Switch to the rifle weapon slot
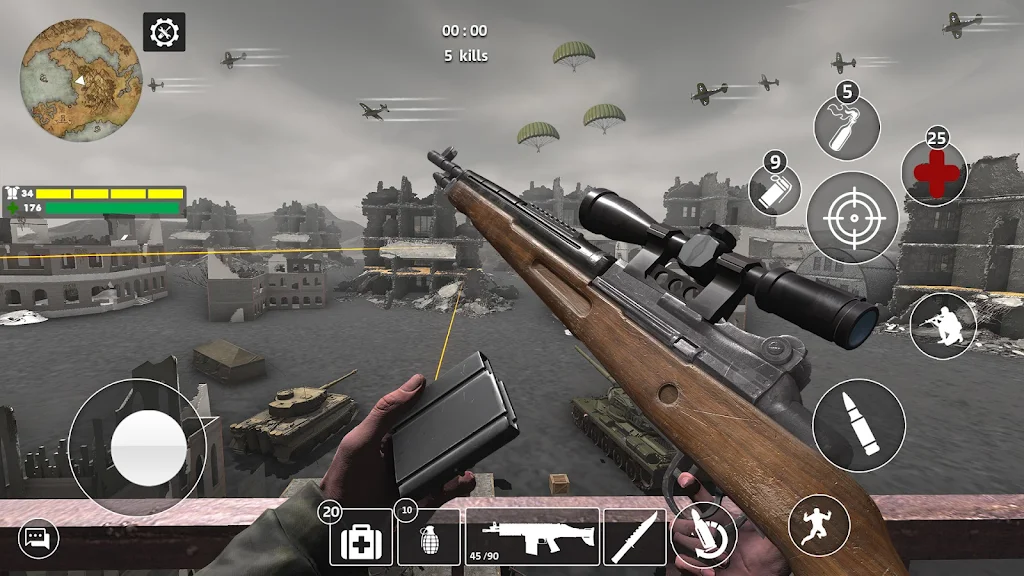Viewport: 1024px width, 576px height. pos(532,537)
